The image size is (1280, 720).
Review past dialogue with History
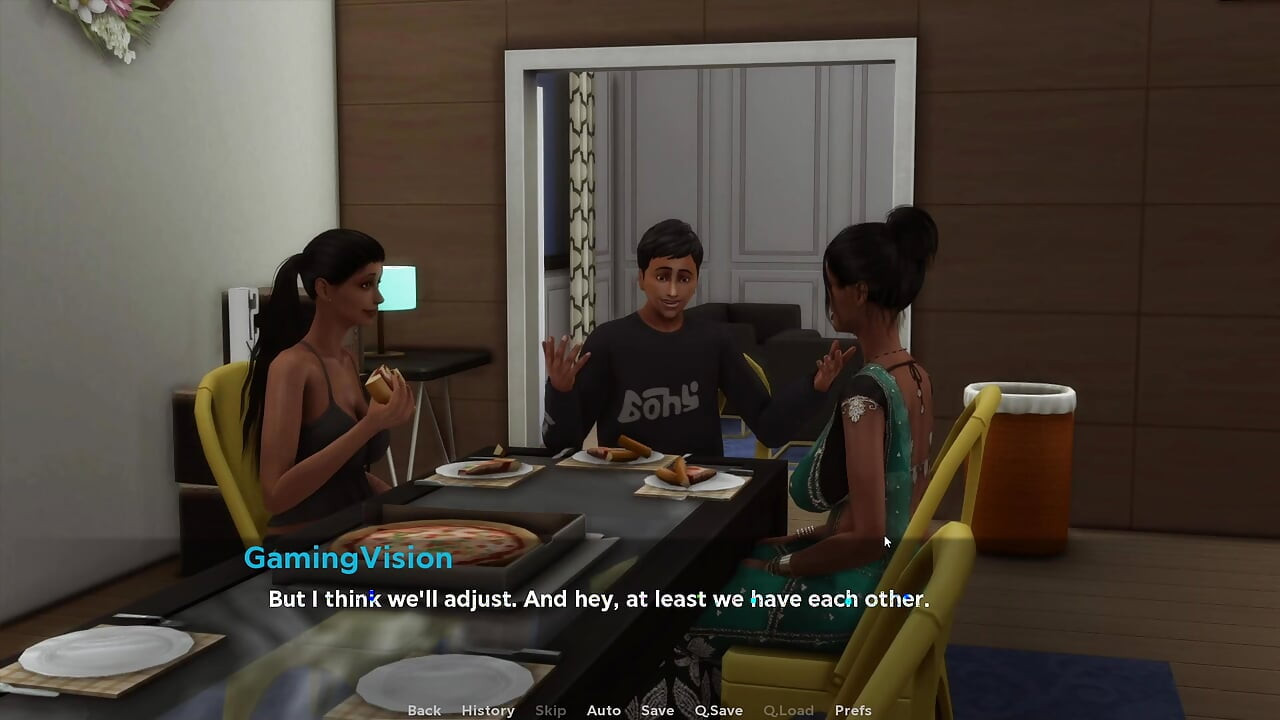[487, 710]
